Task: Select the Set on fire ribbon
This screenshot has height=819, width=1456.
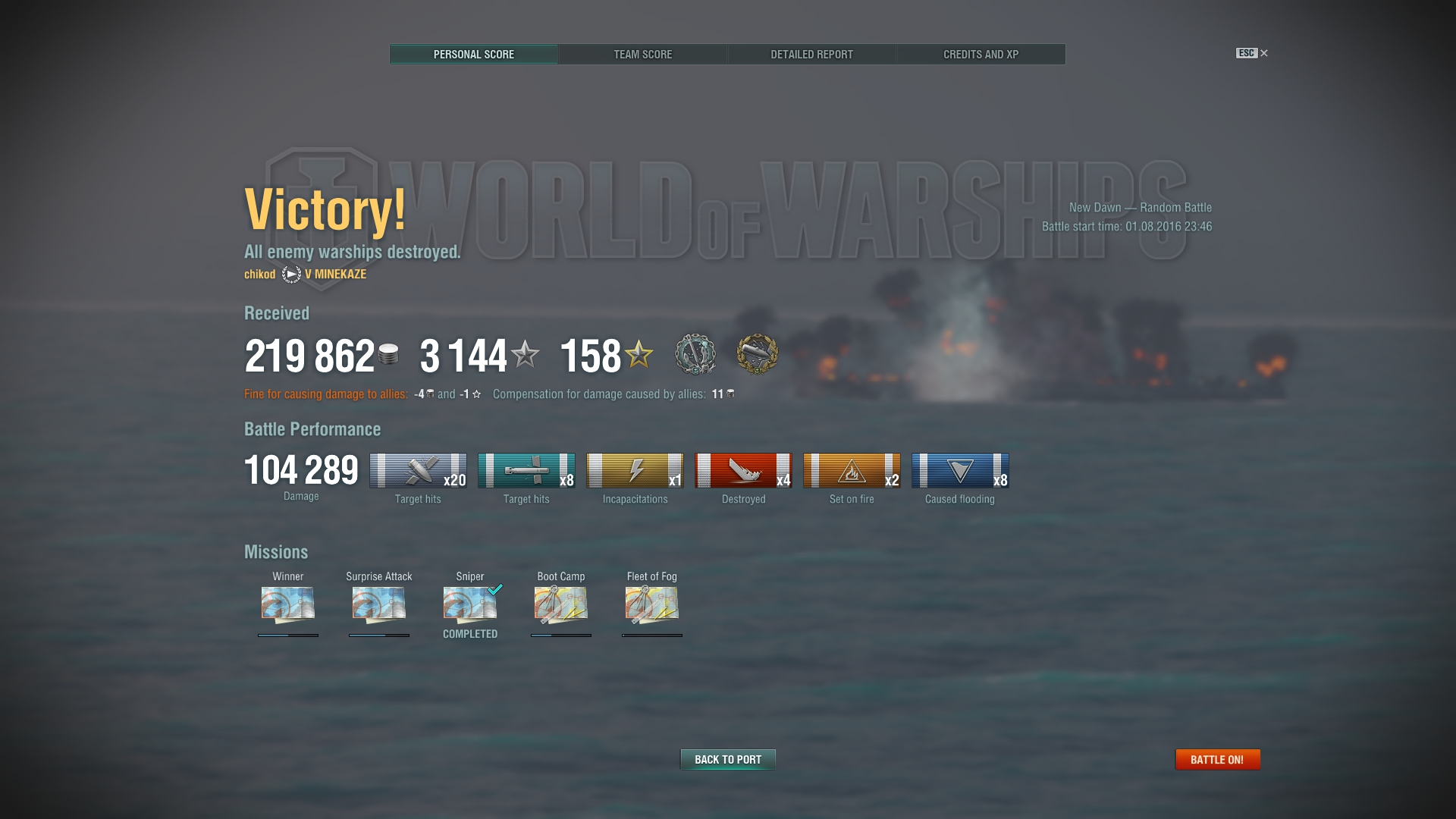Action: (x=852, y=471)
